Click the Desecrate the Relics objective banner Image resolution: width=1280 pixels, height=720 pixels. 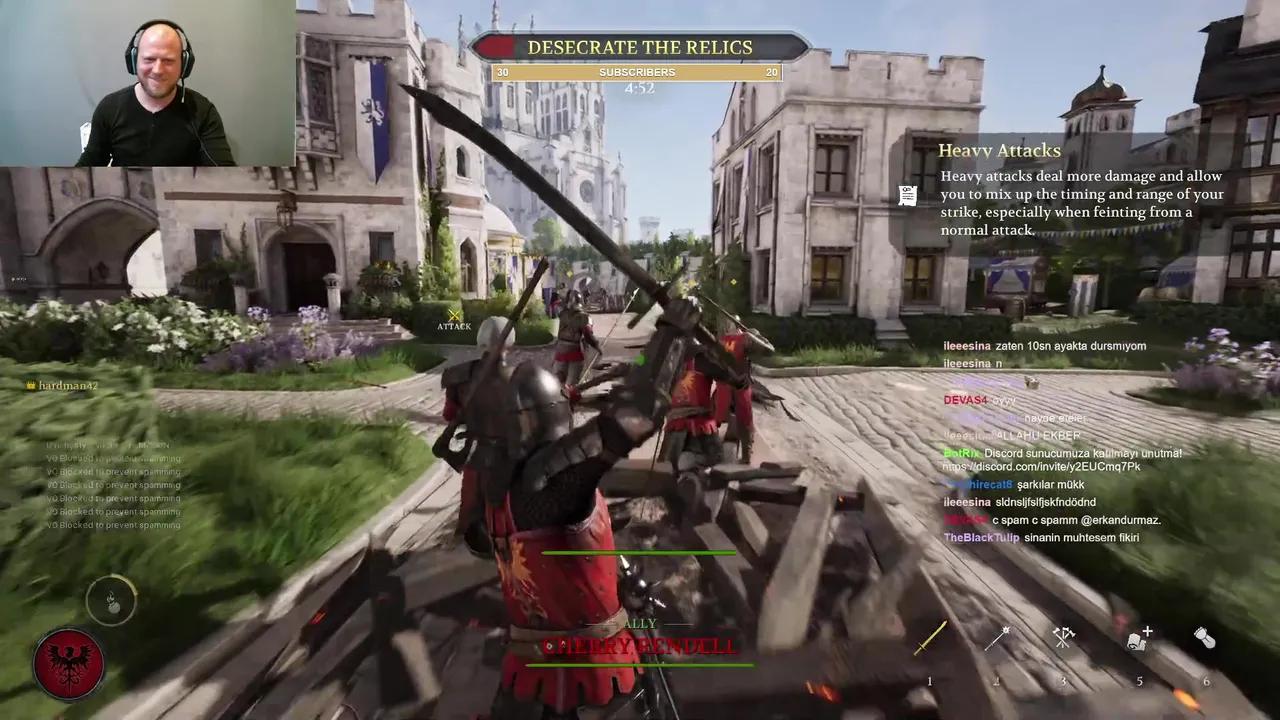(x=639, y=47)
